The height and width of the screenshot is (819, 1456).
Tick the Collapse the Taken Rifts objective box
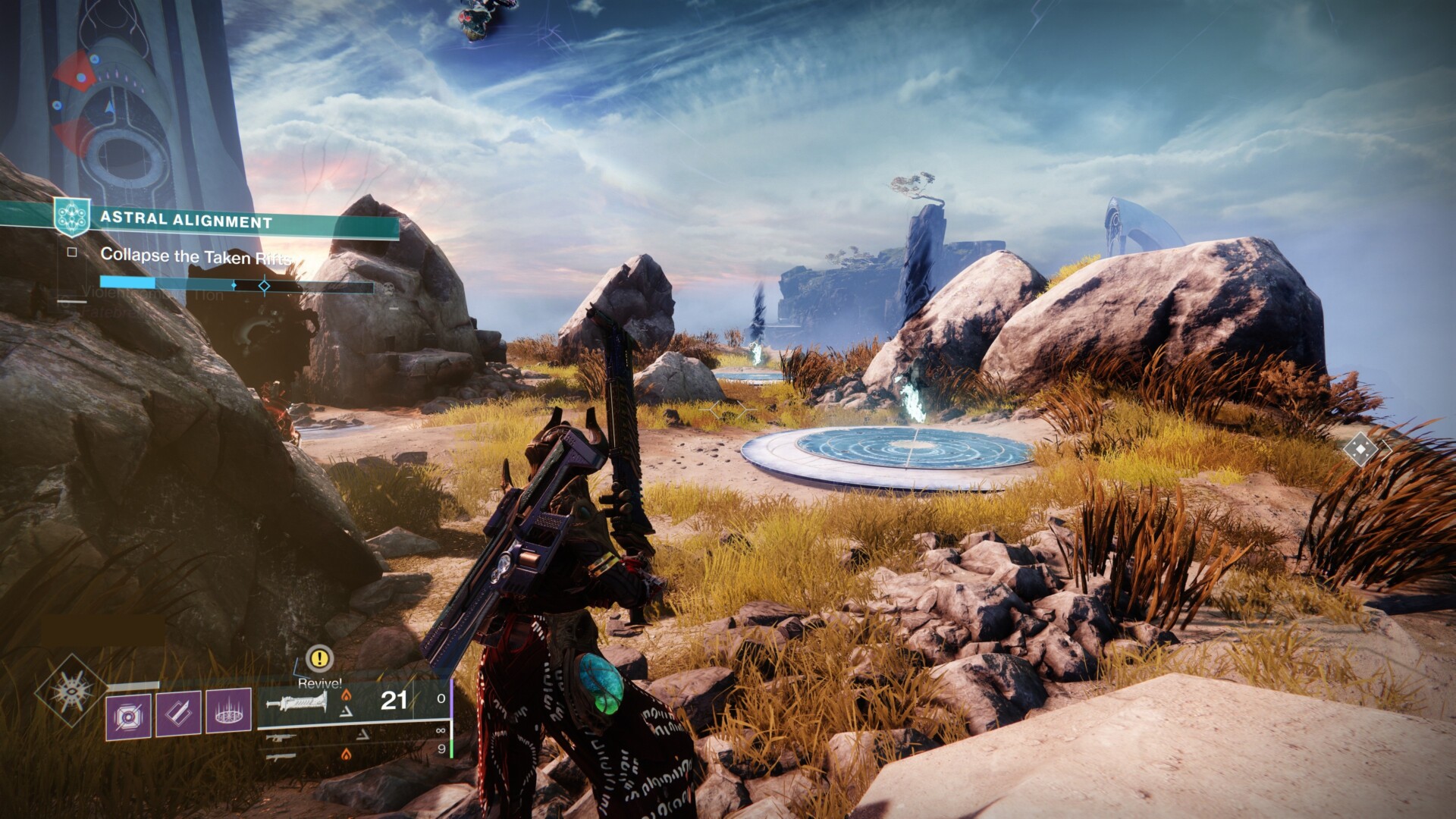pyautogui.click(x=72, y=253)
